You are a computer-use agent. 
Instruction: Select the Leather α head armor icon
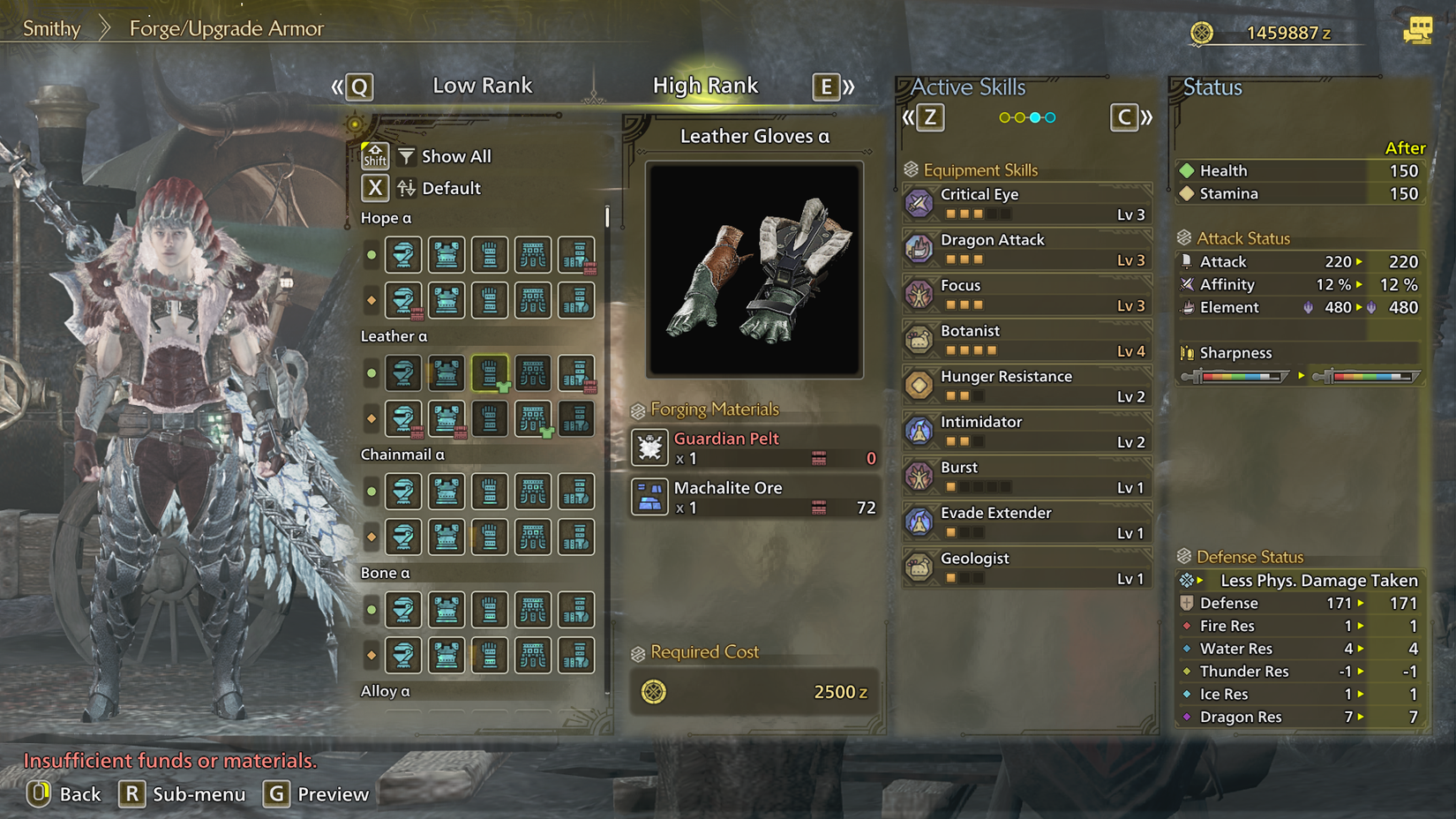[403, 373]
